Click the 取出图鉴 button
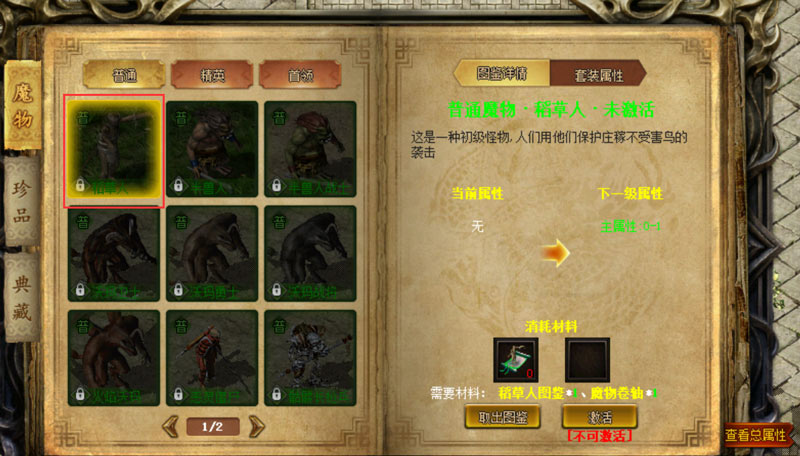The image size is (800, 456). pyautogui.click(x=501, y=417)
